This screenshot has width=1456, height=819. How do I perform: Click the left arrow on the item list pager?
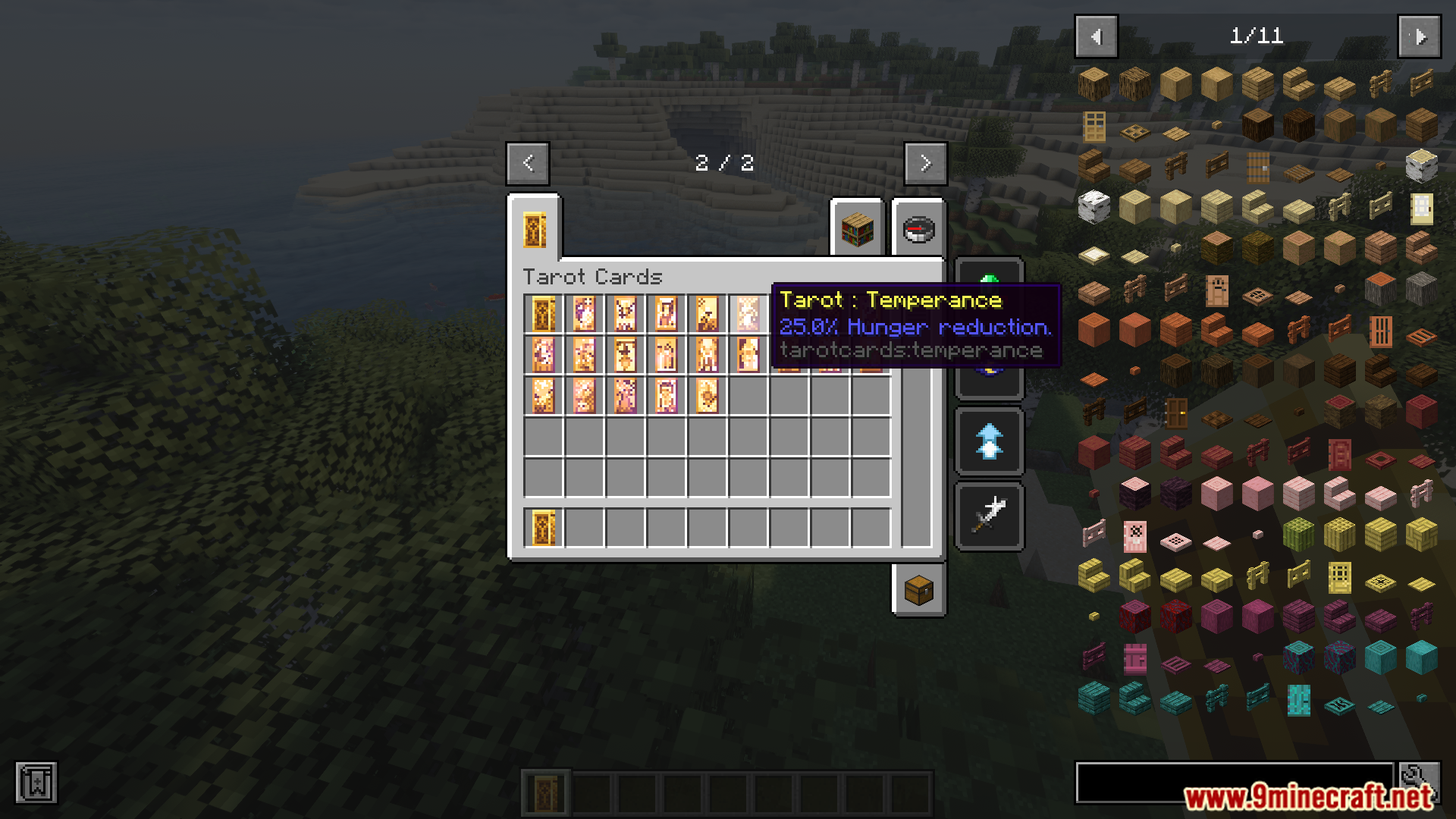(x=1095, y=35)
